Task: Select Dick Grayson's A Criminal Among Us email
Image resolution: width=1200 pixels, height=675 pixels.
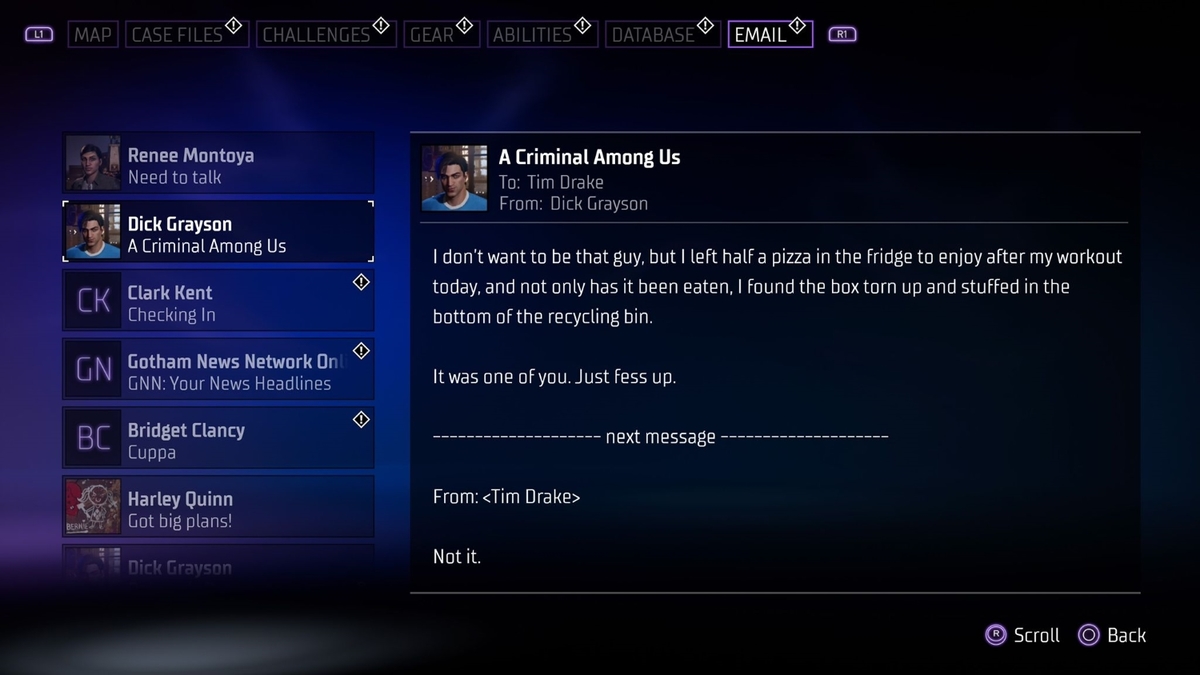Action: coord(218,234)
